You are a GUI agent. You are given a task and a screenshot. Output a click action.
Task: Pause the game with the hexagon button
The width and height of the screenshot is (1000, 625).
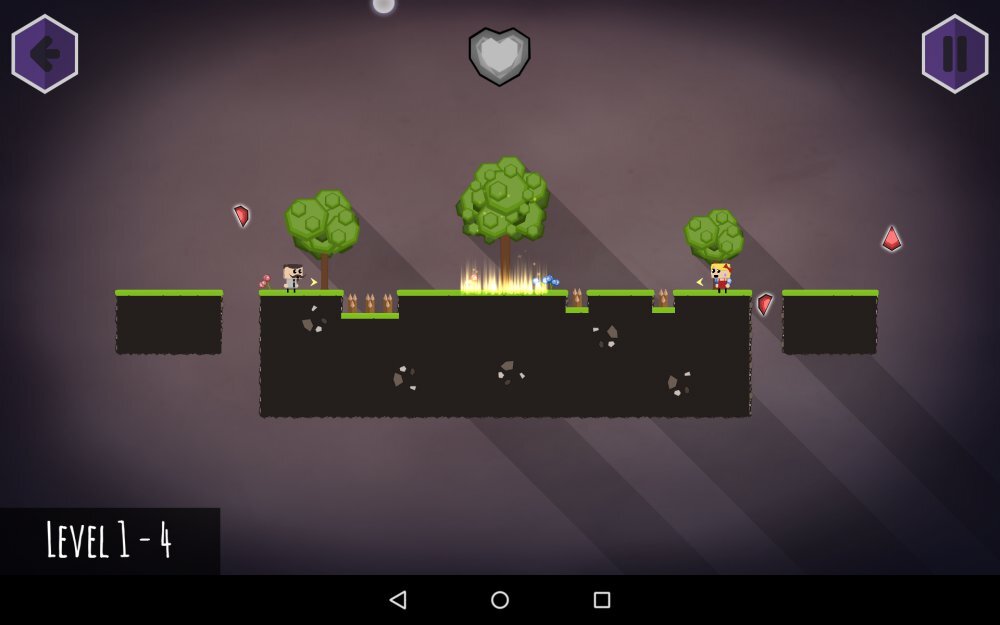pos(955,54)
